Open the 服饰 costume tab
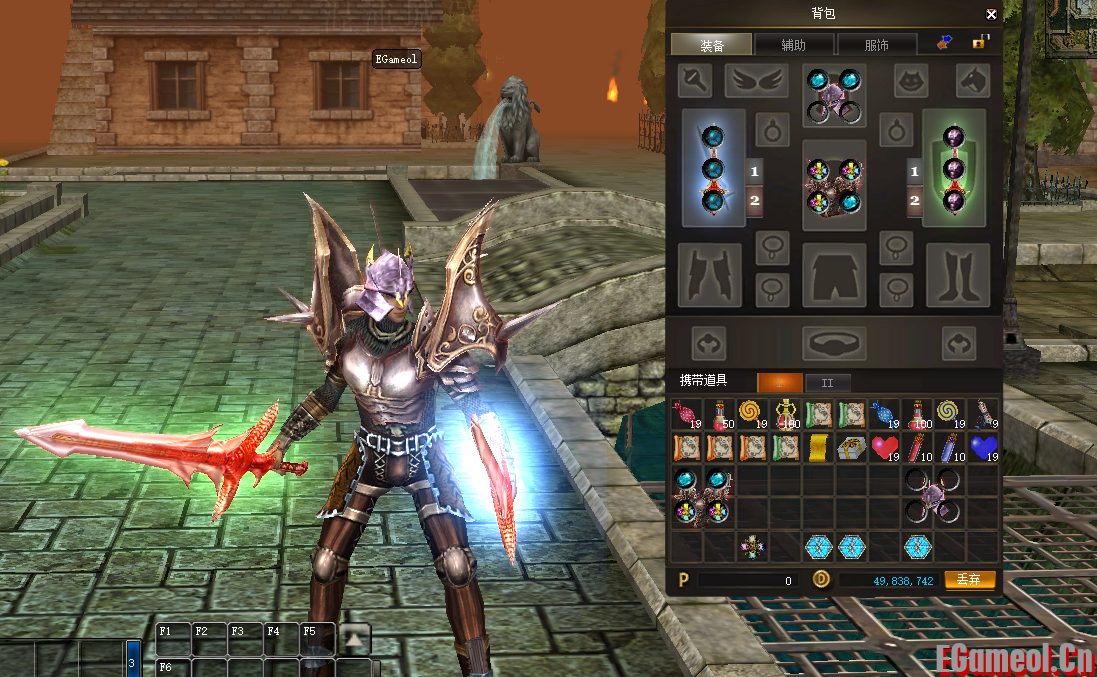 click(x=876, y=45)
